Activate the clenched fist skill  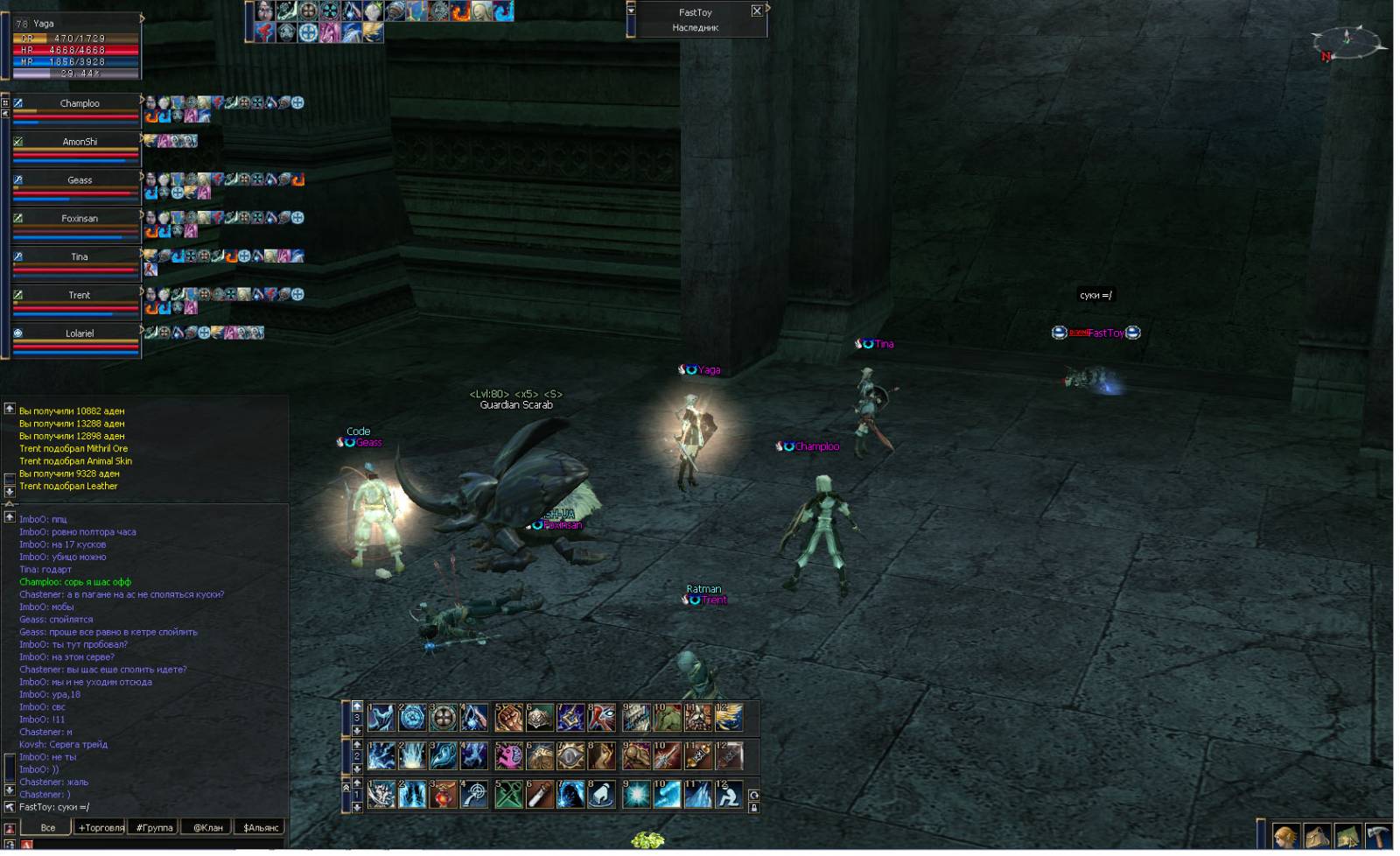click(508, 718)
